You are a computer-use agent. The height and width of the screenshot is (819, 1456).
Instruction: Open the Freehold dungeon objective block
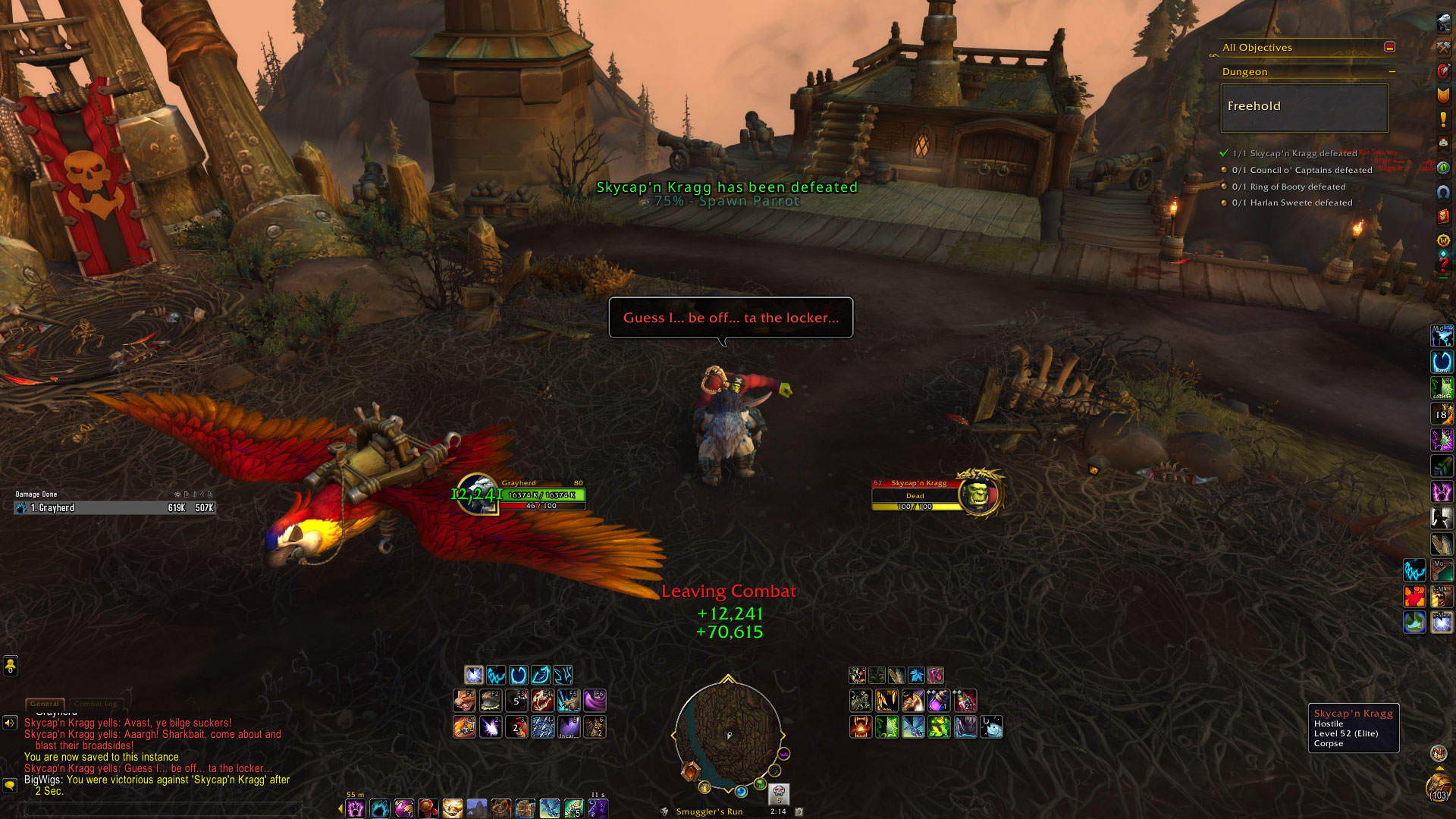(1304, 107)
